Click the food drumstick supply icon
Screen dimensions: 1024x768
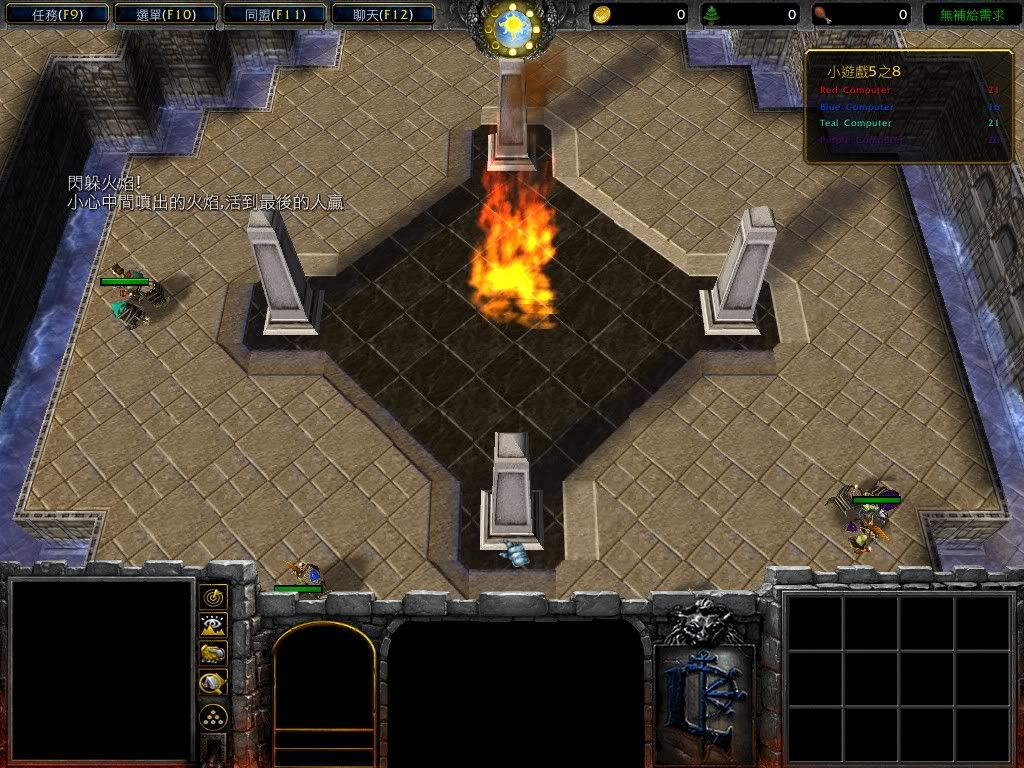[821, 15]
